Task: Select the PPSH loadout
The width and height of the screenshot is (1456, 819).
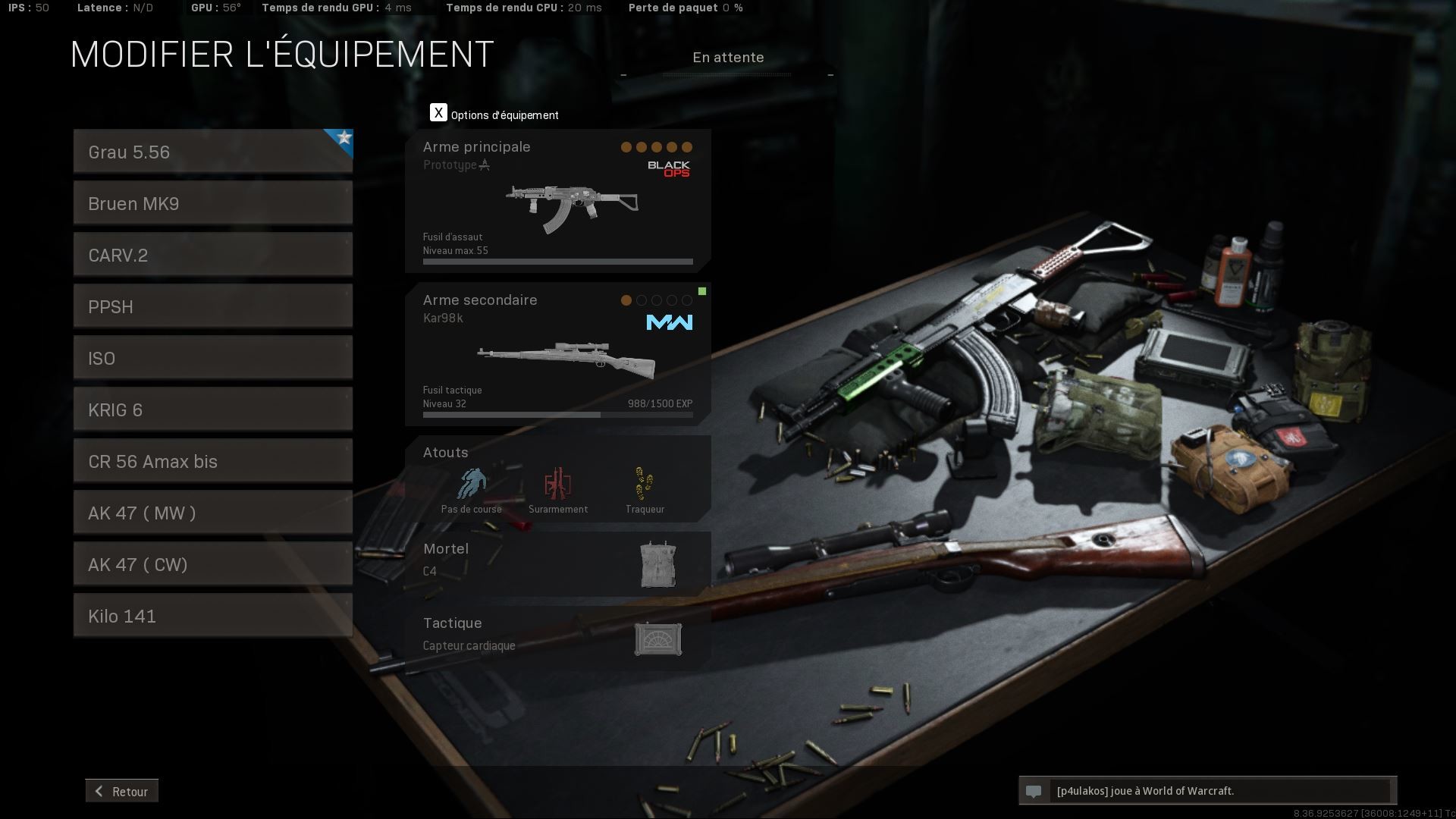Action: [212, 306]
